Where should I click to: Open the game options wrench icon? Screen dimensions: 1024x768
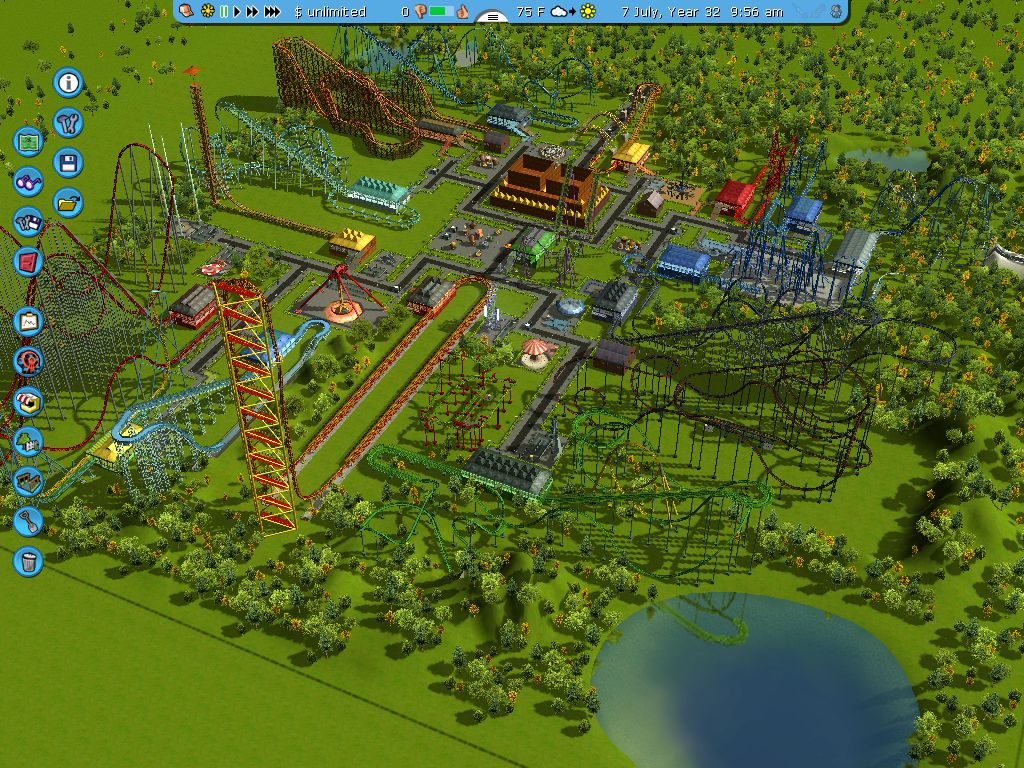coord(68,122)
